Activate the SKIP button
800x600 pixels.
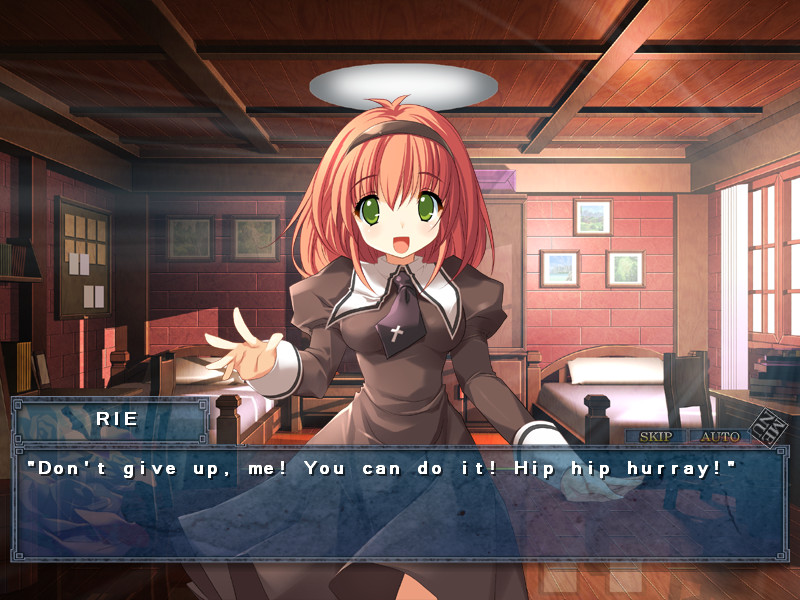click(x=656, y=436)
